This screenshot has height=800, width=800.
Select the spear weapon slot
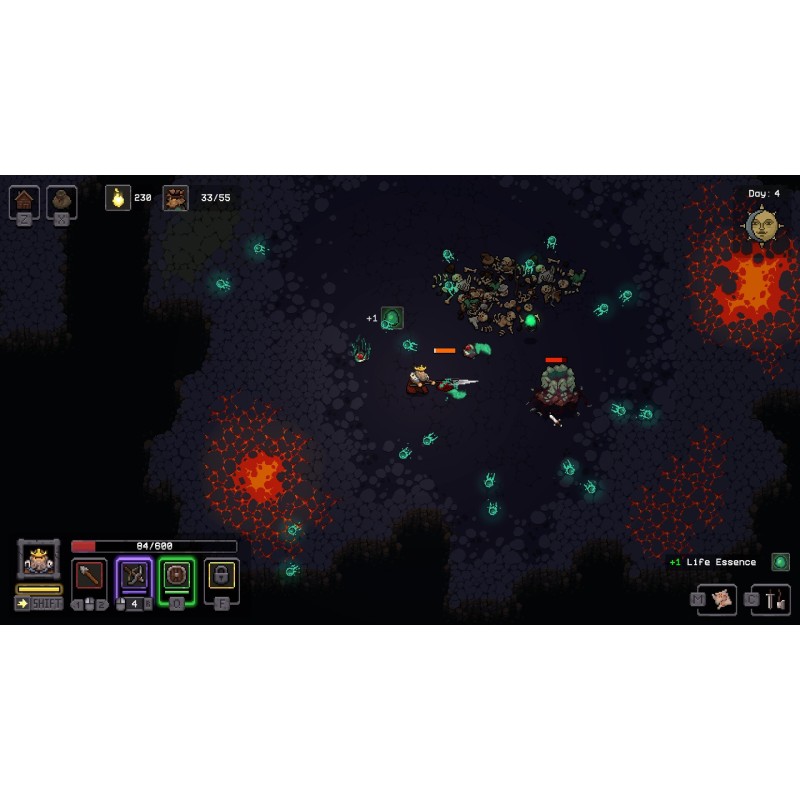[x=90, y=576]
